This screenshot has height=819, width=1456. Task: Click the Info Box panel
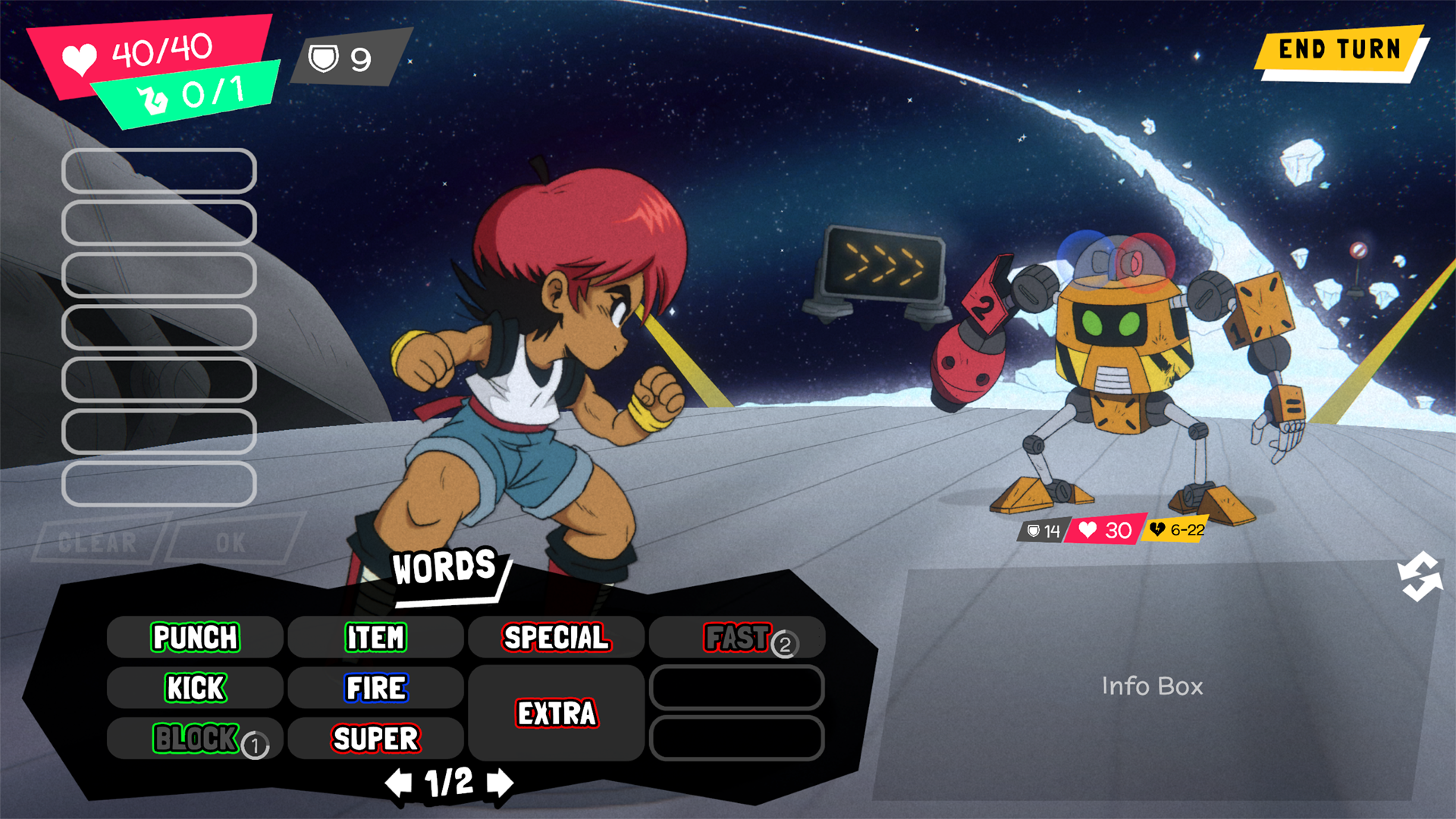pos(1153,687)
